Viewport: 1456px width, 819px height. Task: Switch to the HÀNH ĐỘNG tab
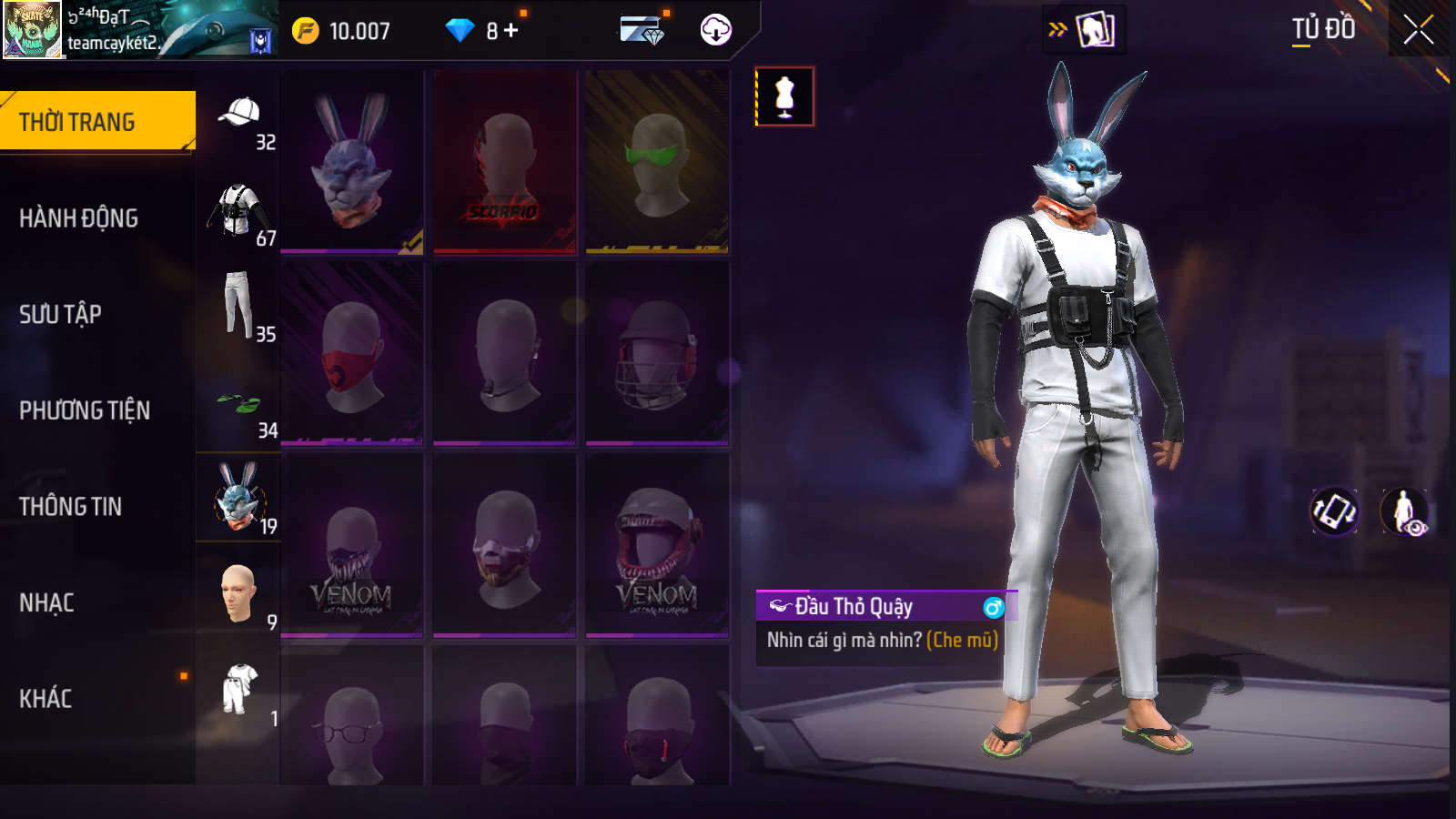click(80, 218)
